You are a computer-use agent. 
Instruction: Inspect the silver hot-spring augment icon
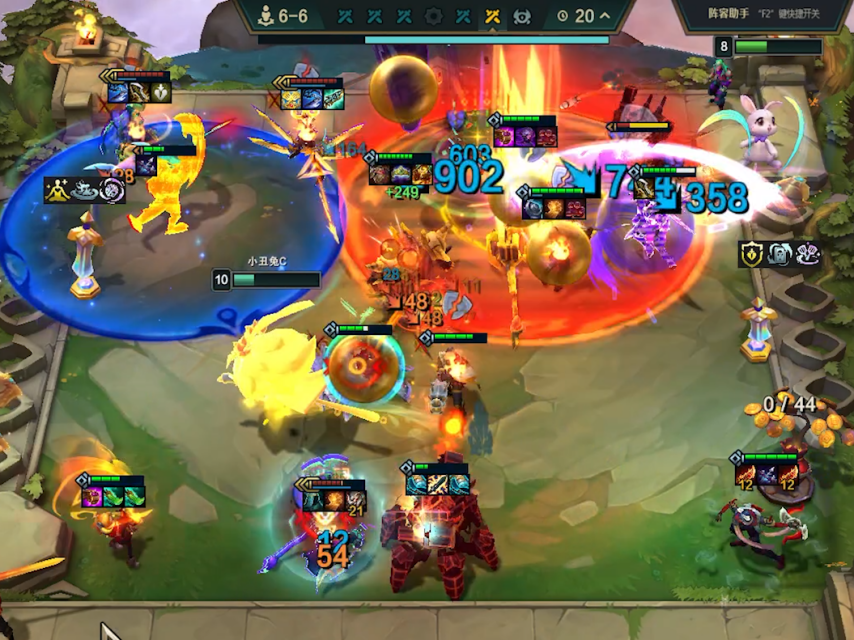(84, 189)
